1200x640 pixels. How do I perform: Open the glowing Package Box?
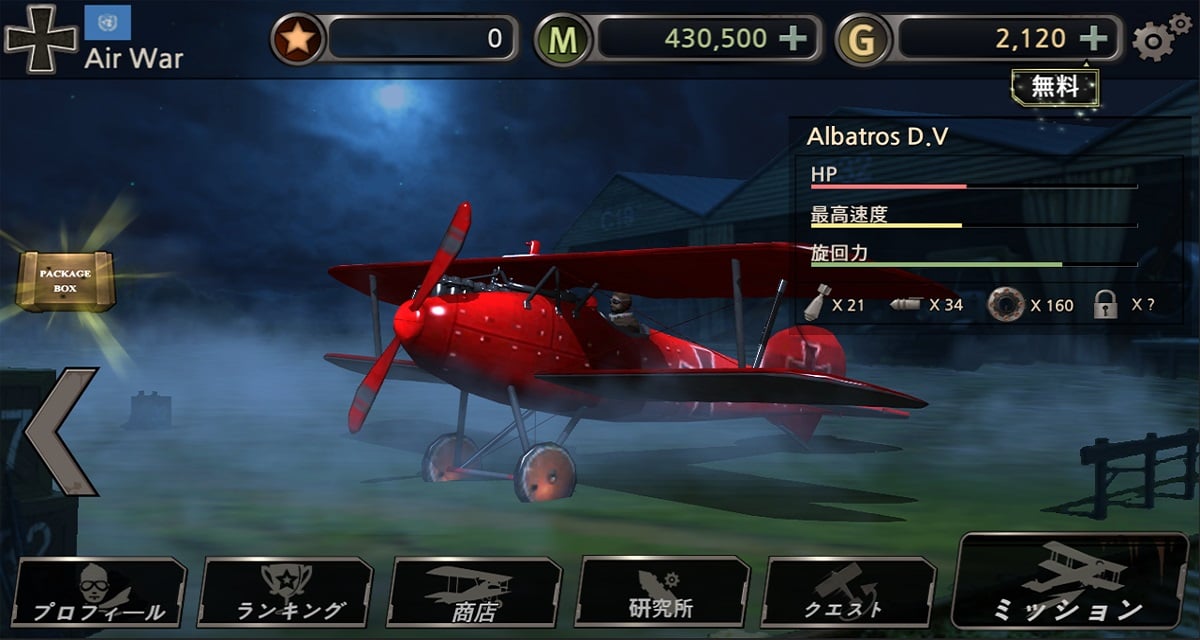[x=65, y=280]
